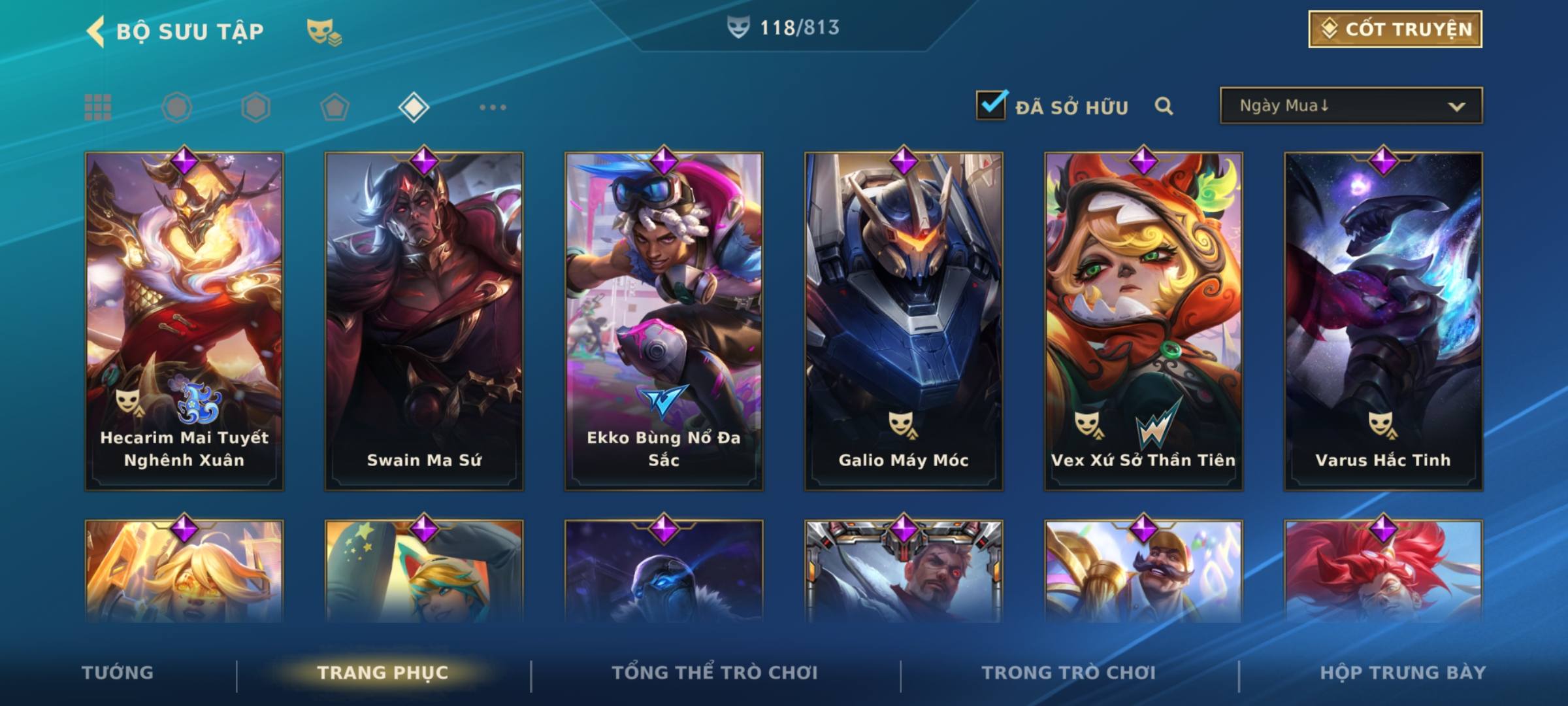Switch to Tổng Thể Trò Chơi tab
The image size is (1568, 706).
click(715, 673)
